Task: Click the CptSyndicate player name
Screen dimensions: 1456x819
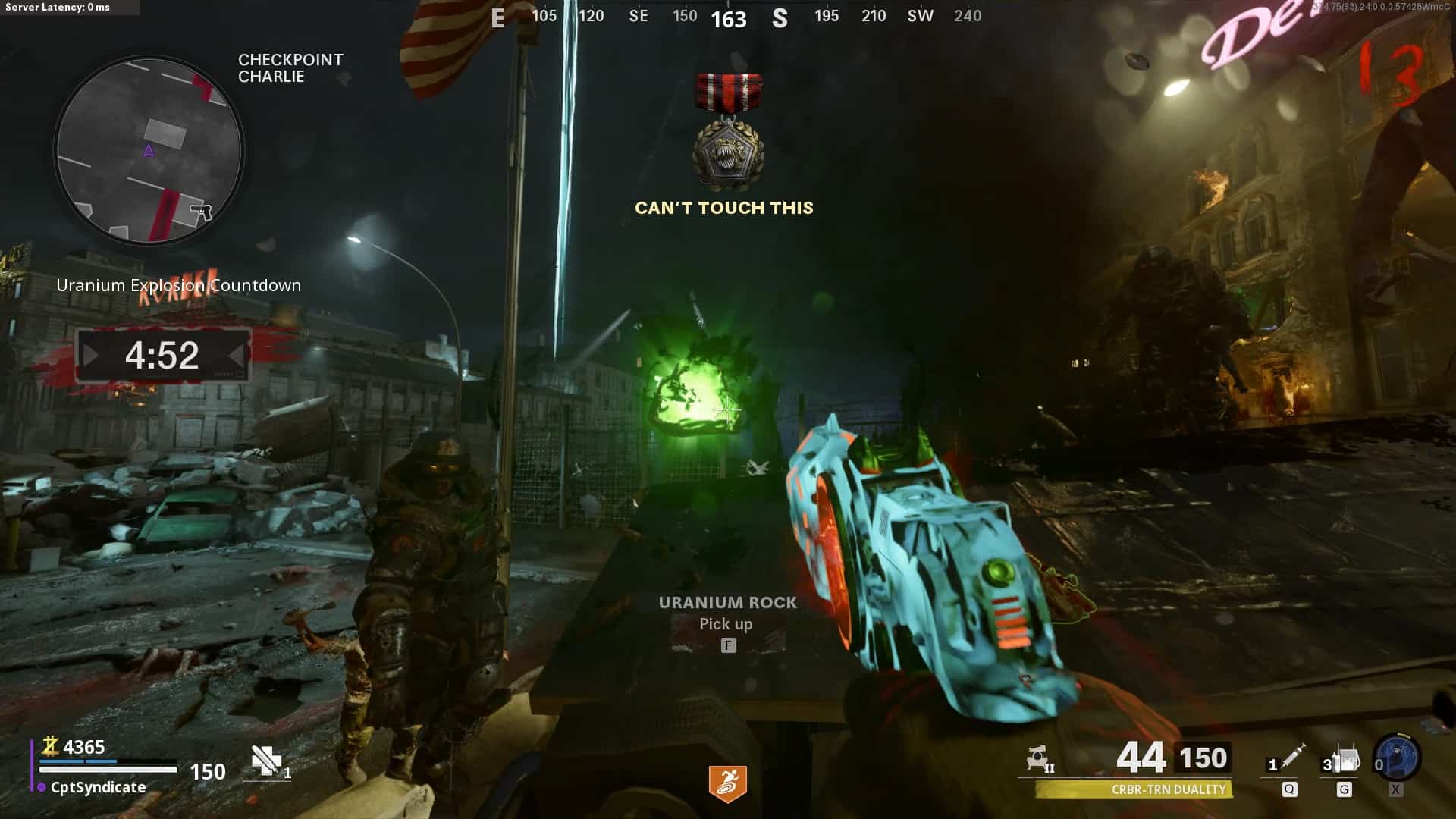Action: (x=98, y=787)
